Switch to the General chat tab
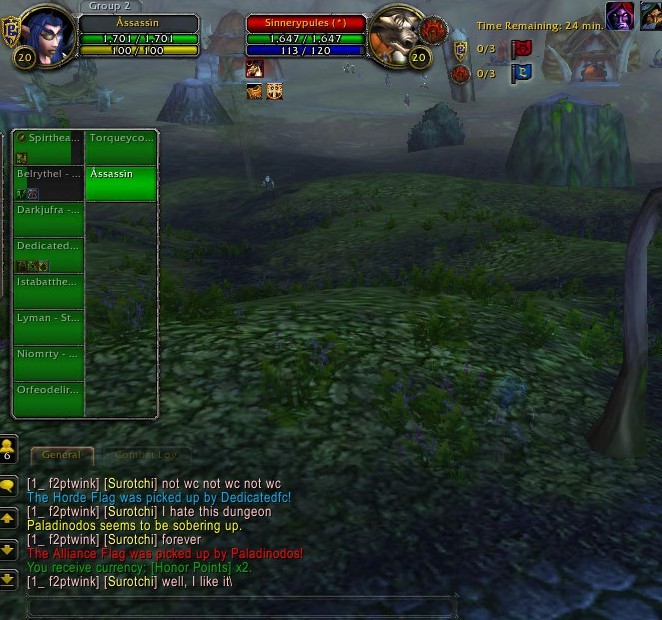This screenshot has width=662, height=620. (62, 455)
